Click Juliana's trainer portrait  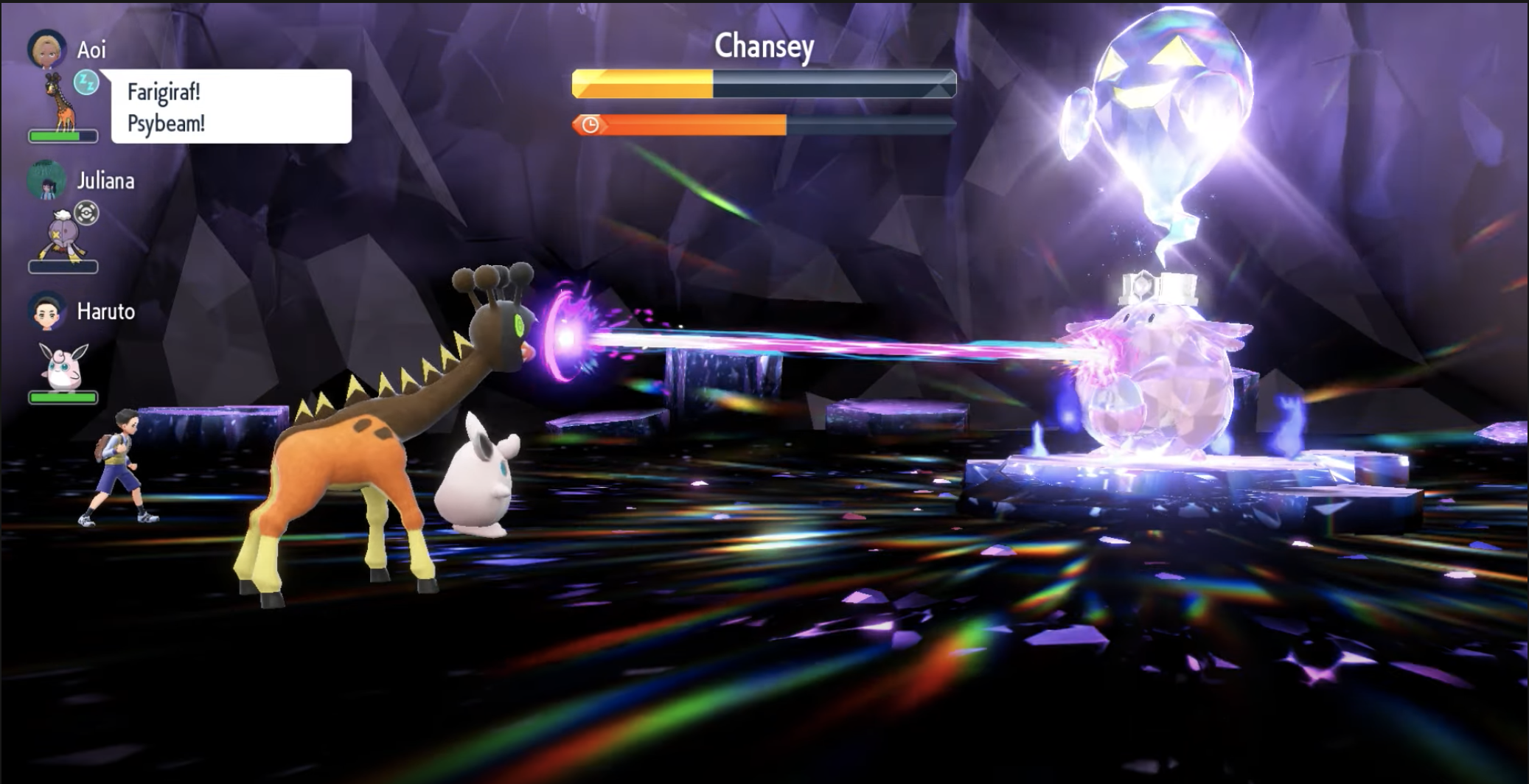pyautogui.click(x=46, y=181)
